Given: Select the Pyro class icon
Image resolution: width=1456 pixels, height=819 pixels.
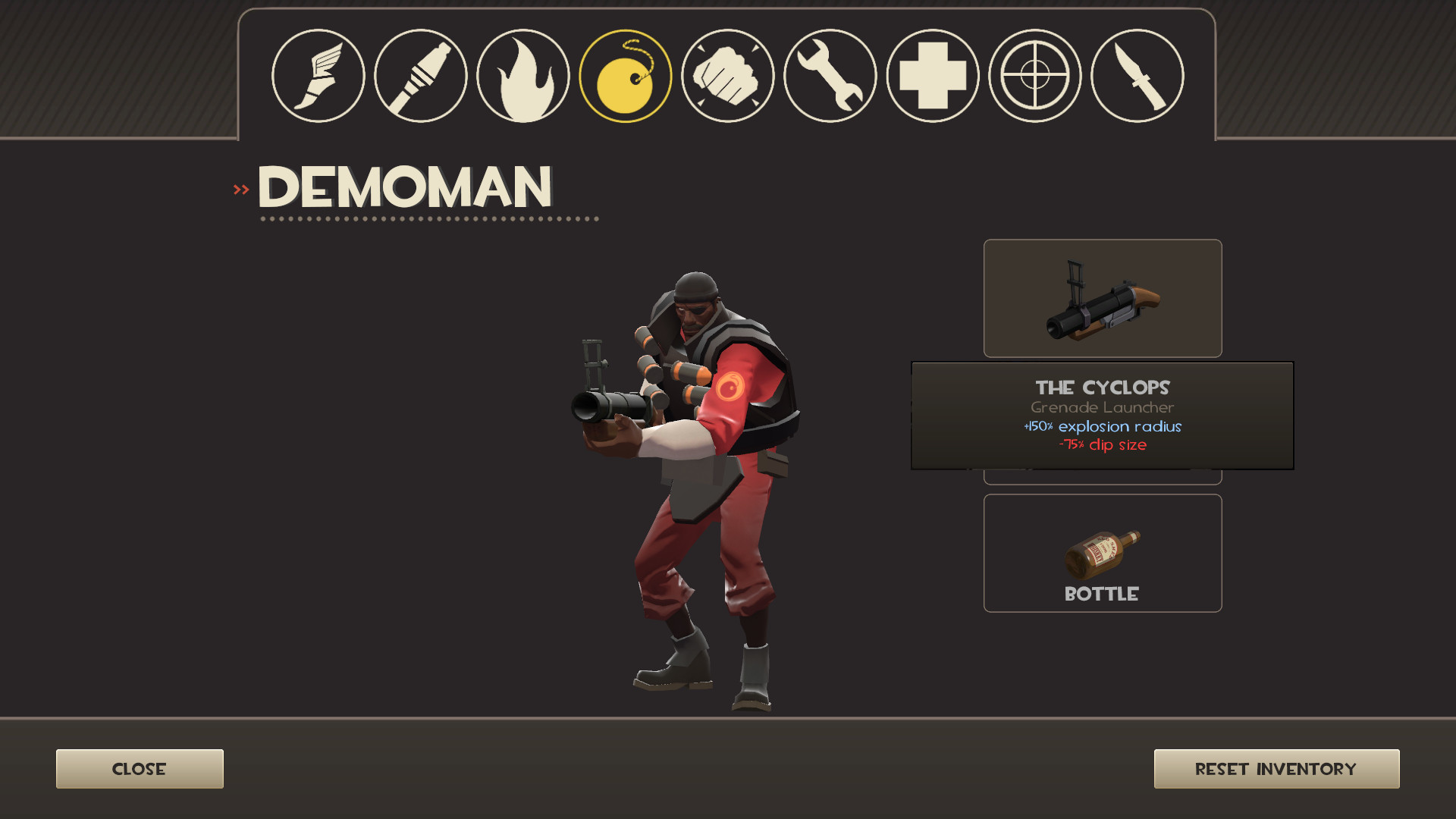Looking at the screenshot, I should pyautogui.click(x=522, y=75).
